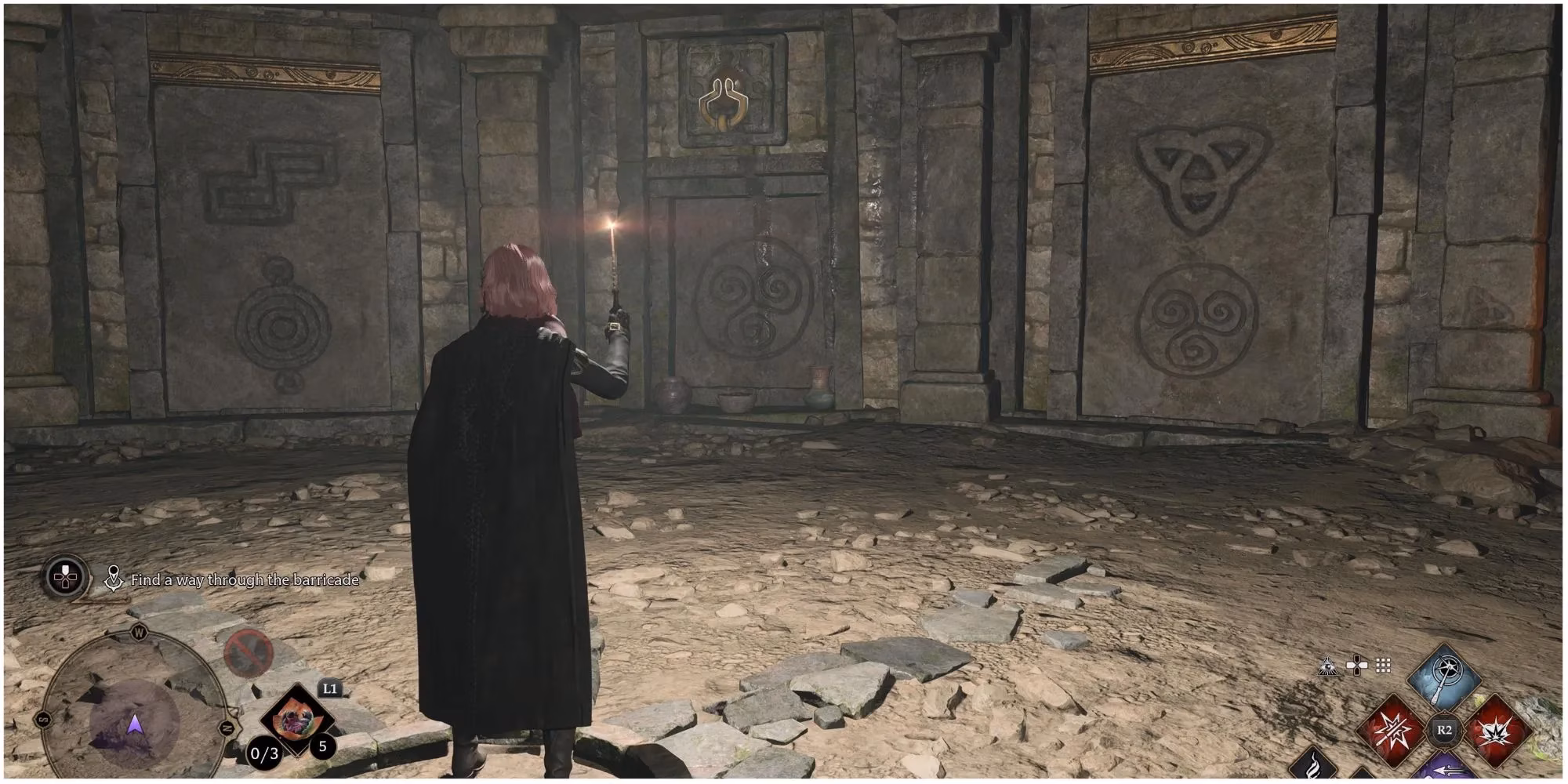
Task: Click the D-pad icon beside the quest objective
Action: click(x=66, y=577)
